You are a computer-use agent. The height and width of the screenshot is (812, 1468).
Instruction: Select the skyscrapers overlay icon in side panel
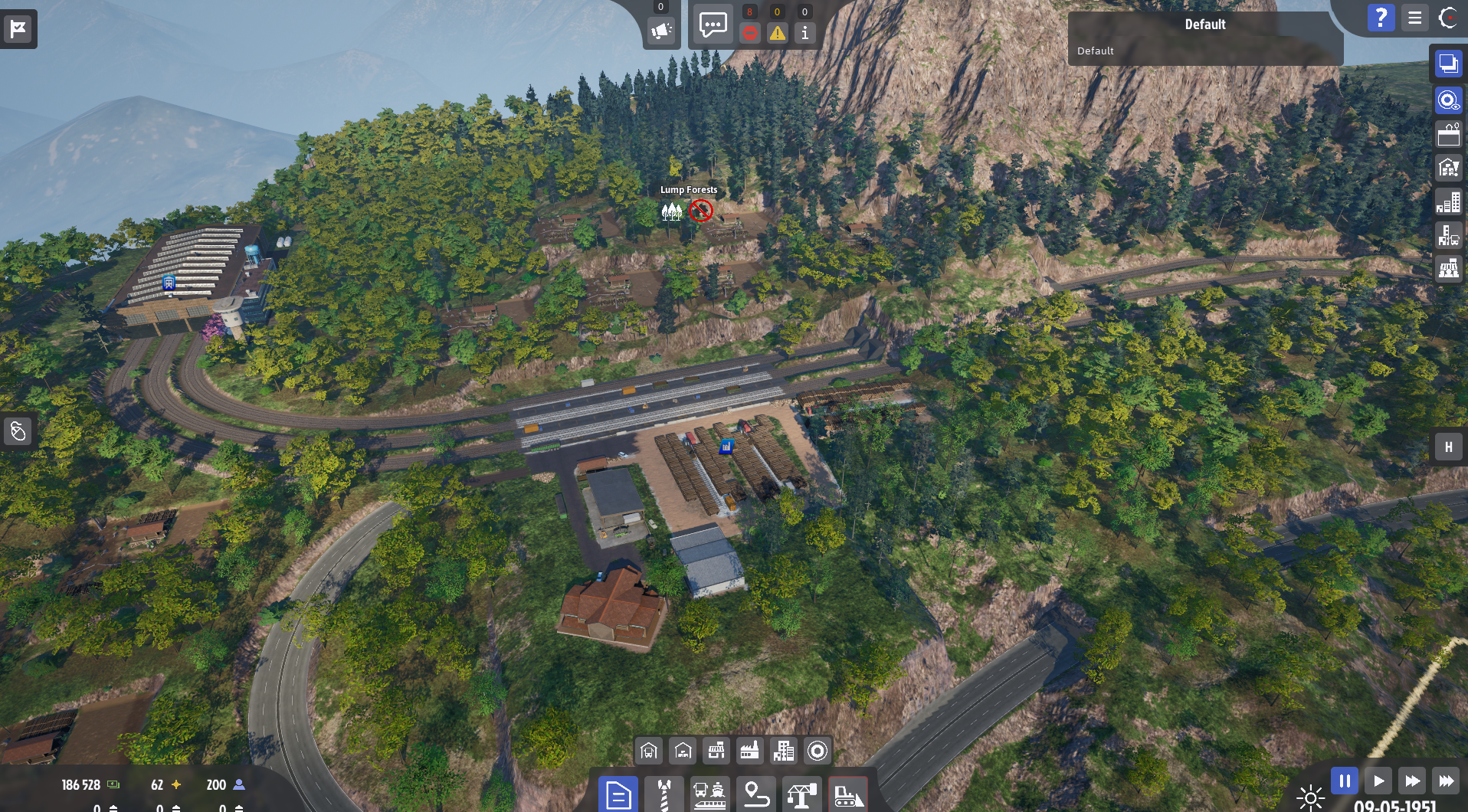coord(1448,202)
